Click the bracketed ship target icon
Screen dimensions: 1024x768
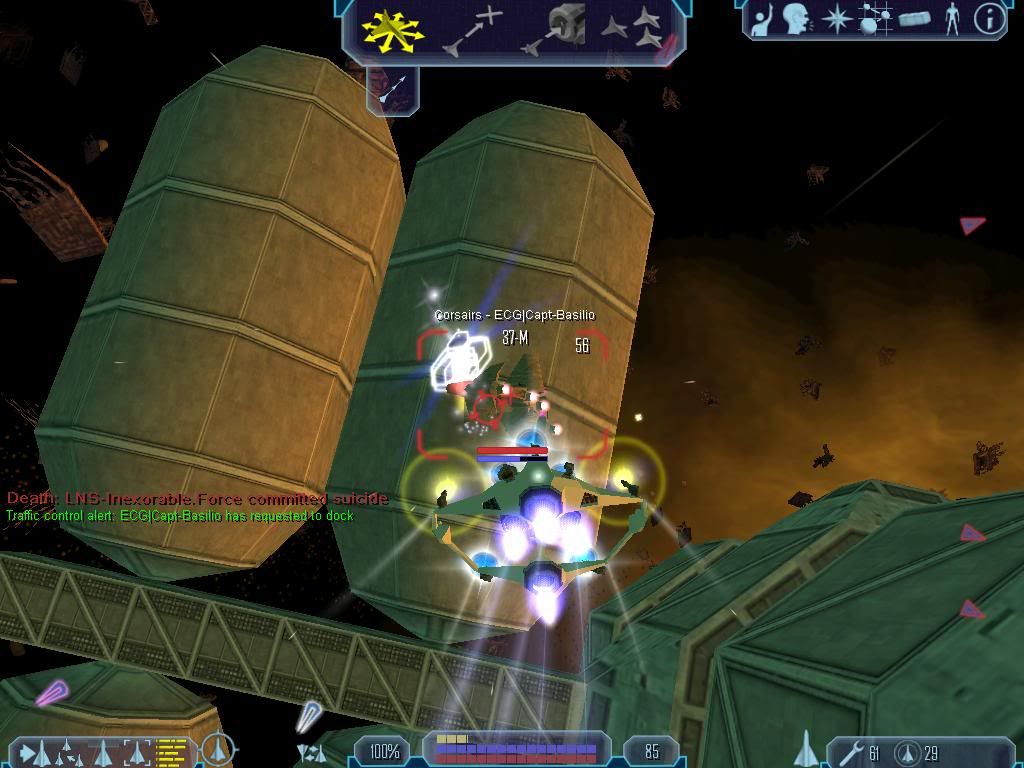tap(138, 751)
